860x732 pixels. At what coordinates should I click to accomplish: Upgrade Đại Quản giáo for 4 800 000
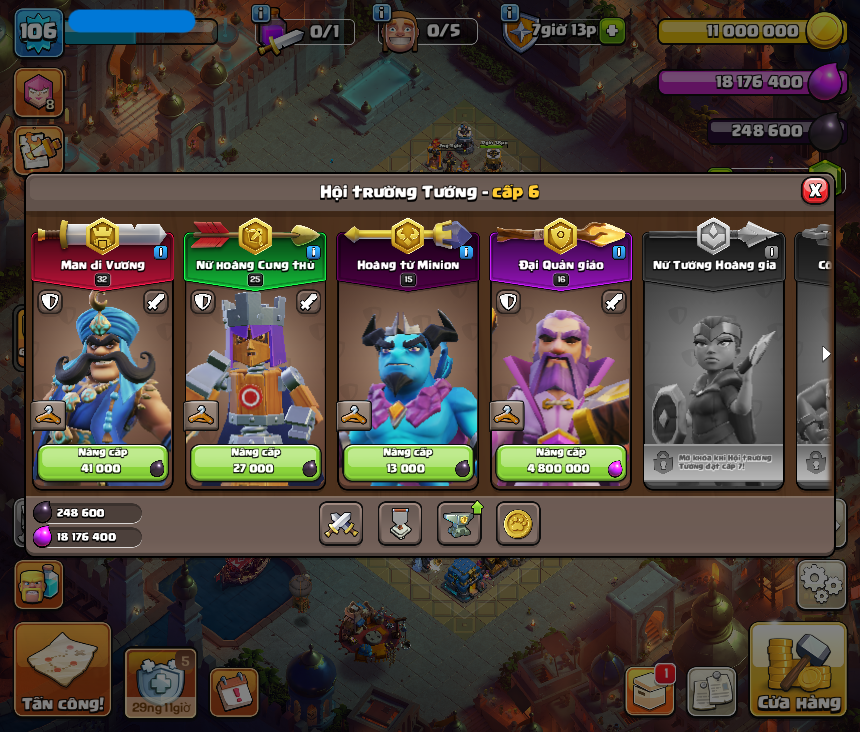coord(560,462)
